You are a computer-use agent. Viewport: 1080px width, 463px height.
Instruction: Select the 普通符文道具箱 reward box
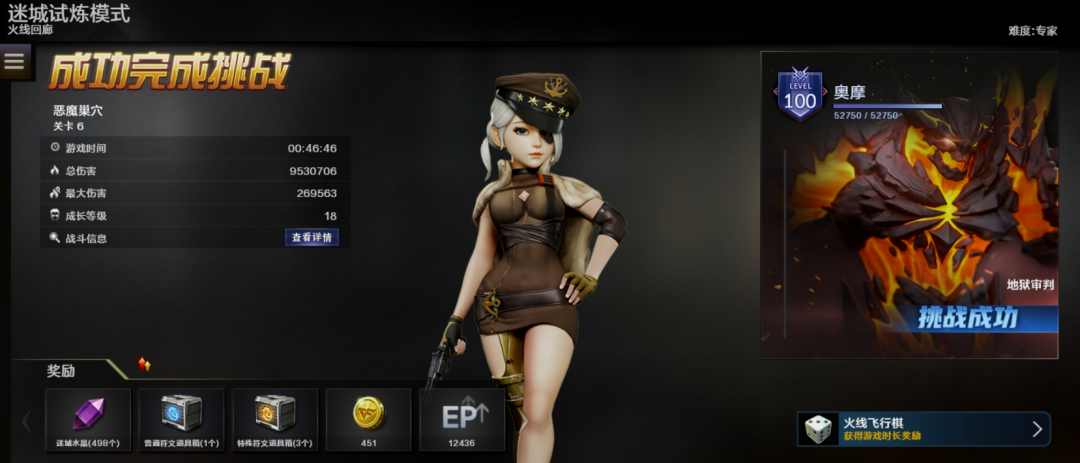[x=181, y=420]
